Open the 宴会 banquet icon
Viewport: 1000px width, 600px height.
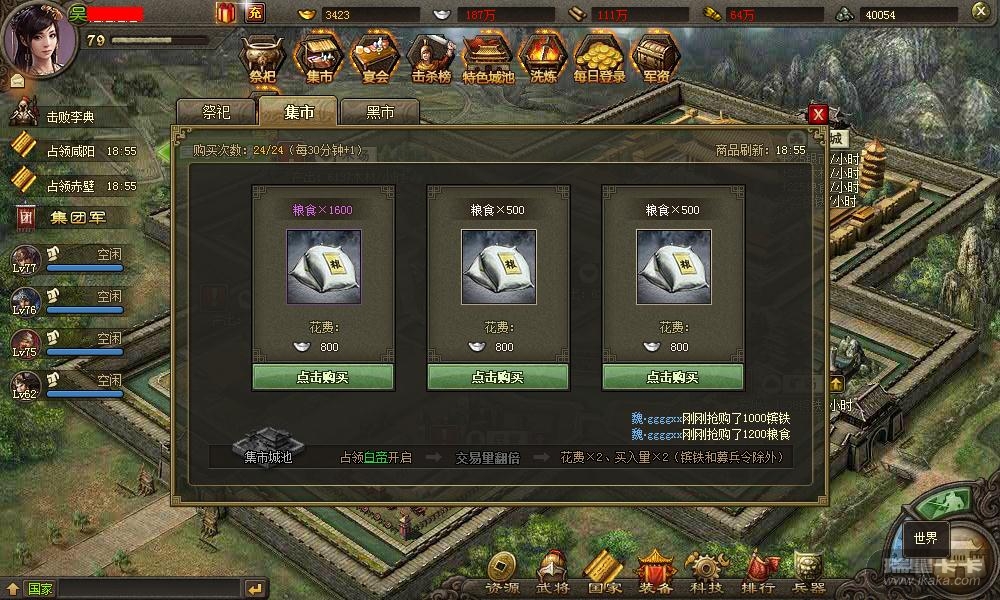(x=377, y=57)
